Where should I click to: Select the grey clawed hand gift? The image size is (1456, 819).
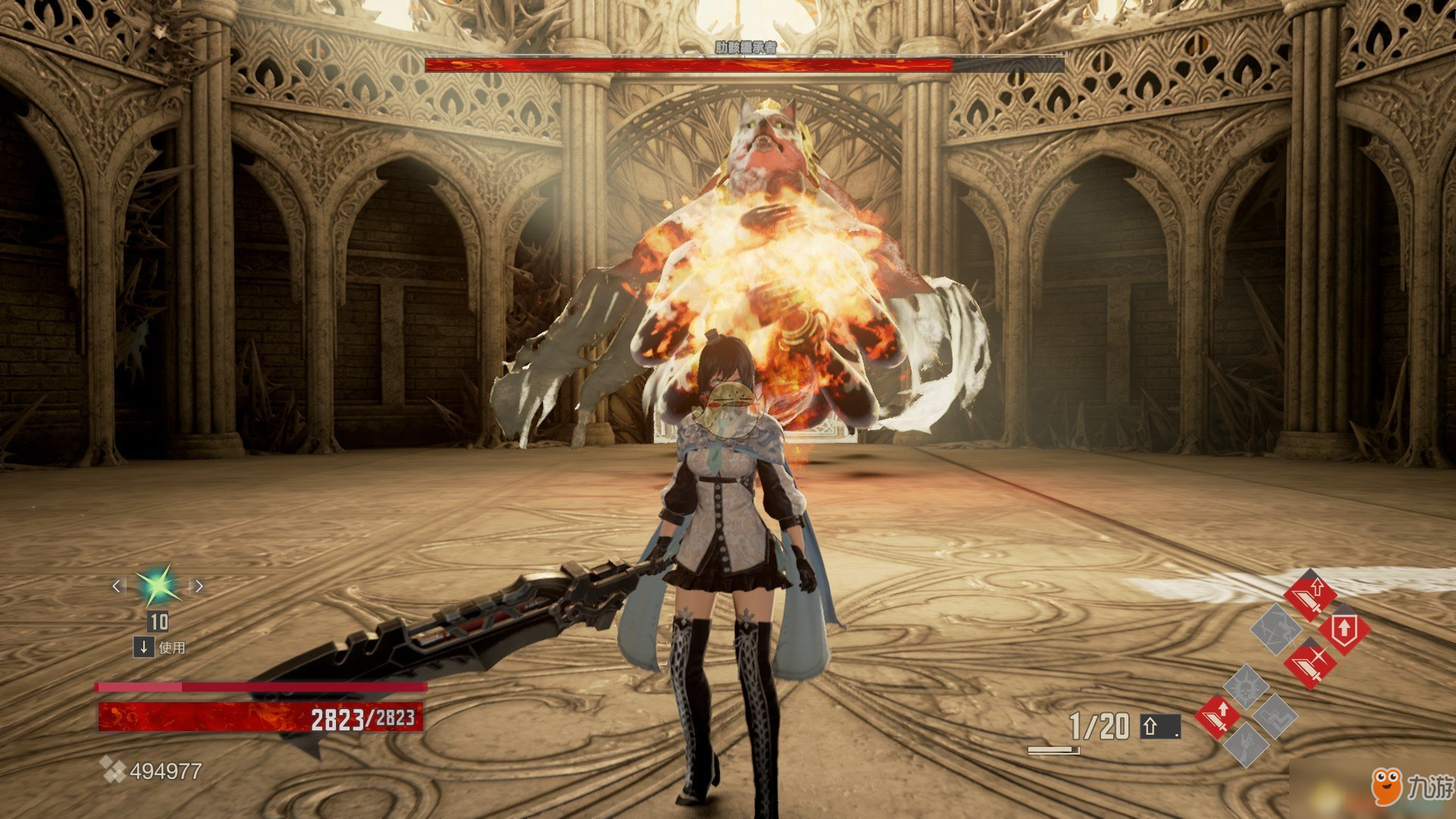point(1245,745)
